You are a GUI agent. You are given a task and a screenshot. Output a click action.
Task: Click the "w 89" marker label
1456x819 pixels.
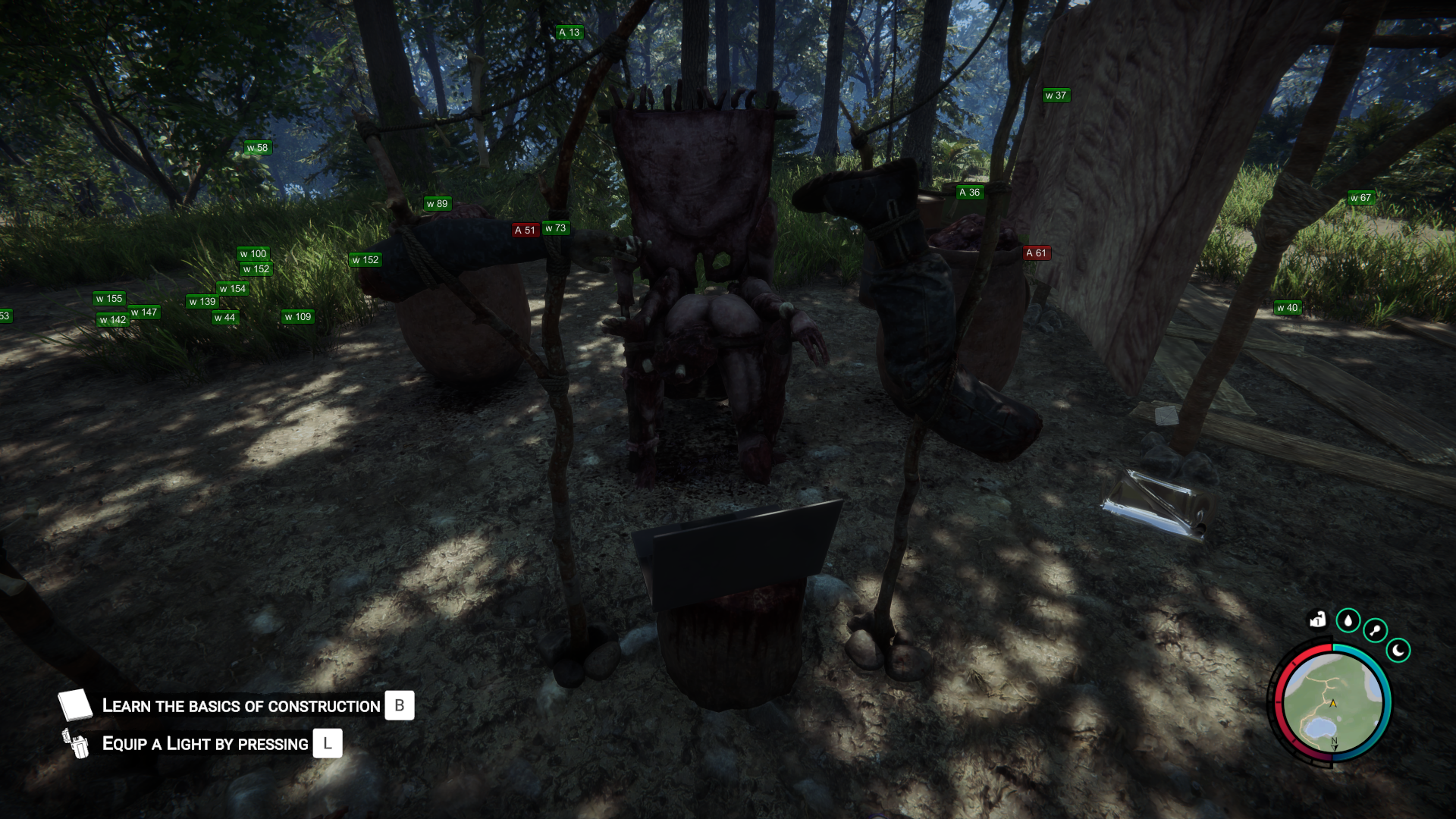coord(437,204)
